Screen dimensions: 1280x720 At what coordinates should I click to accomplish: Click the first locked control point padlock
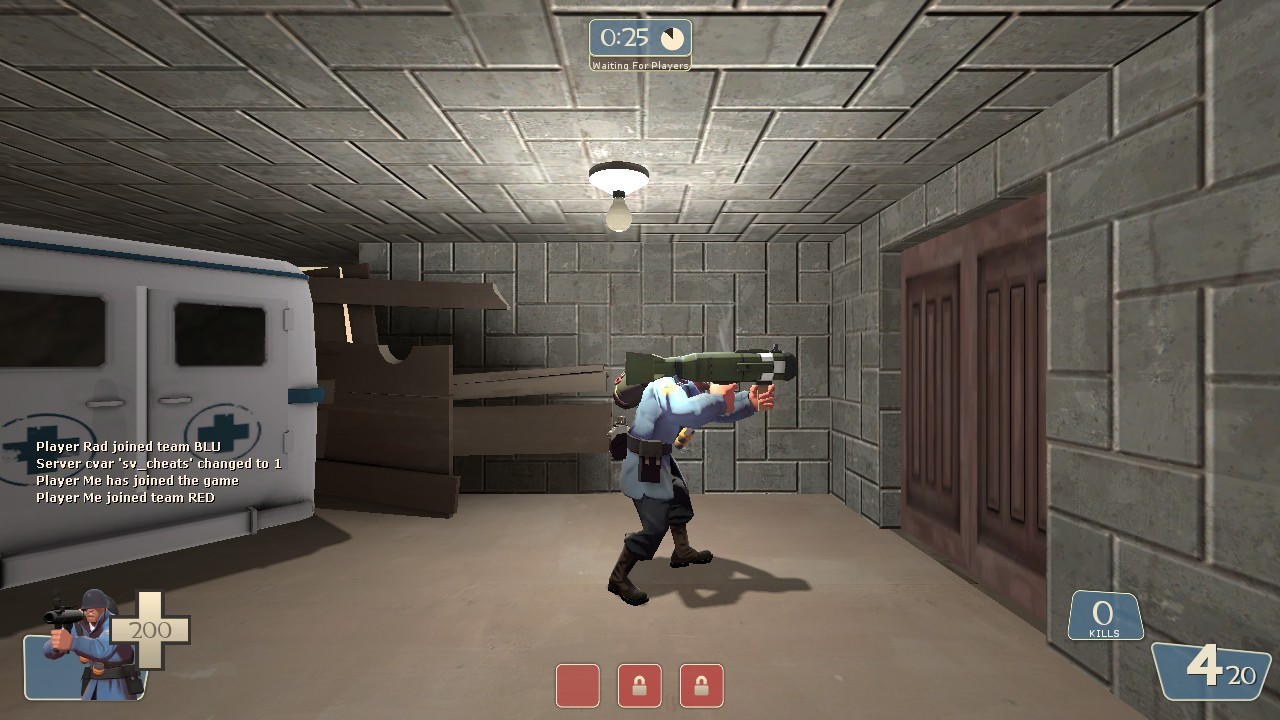pos(639,687)
